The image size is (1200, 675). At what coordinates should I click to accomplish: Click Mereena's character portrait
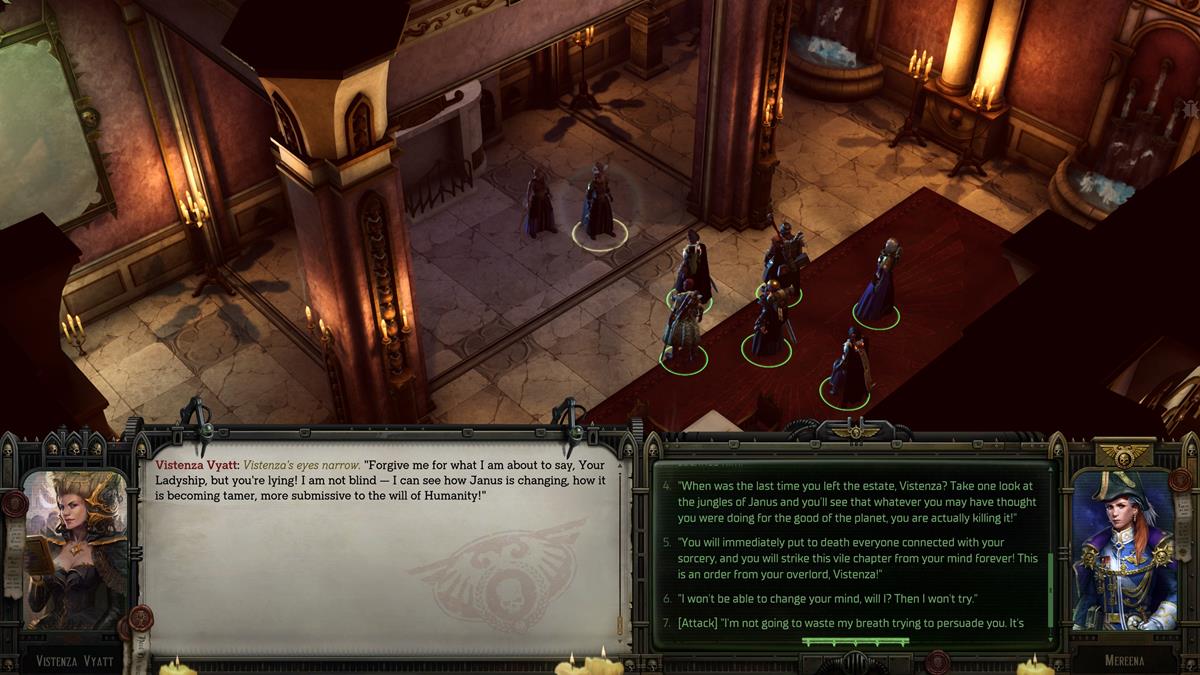click(x=1122, y=552)
